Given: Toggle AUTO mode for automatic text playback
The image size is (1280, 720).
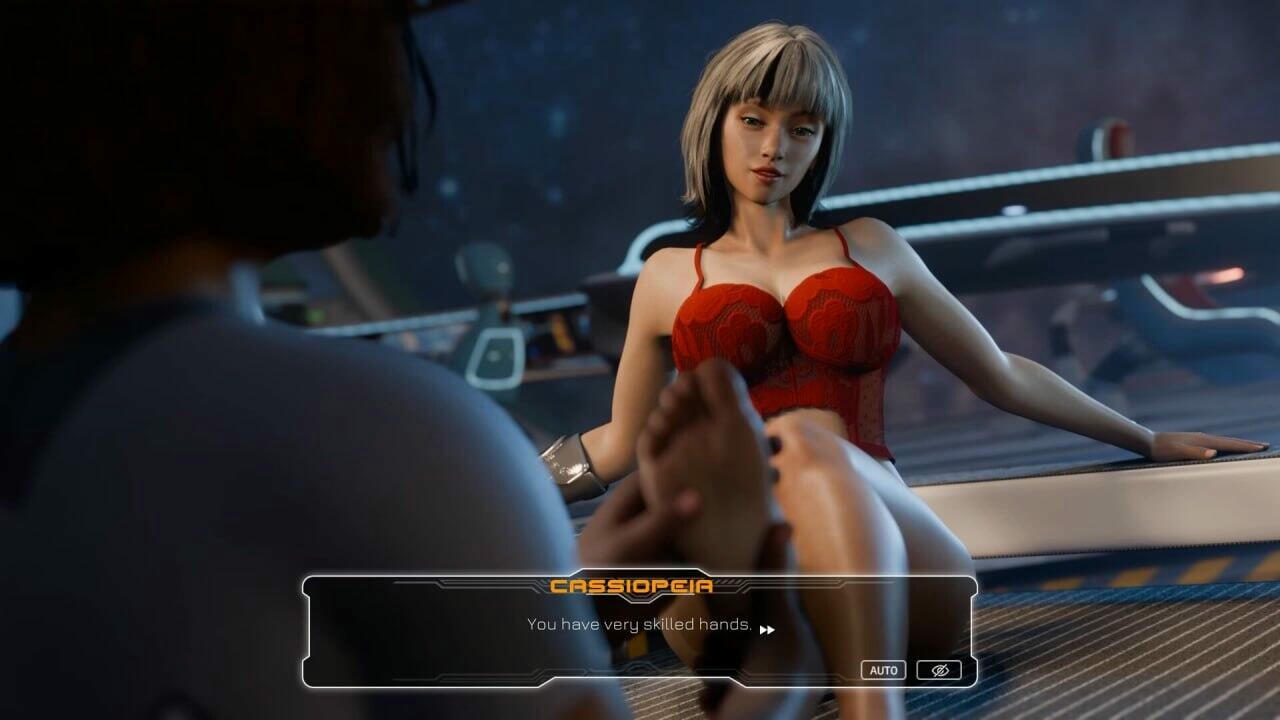Looking at the screenshot, I should pyautogui.click(x=884, y=669).
